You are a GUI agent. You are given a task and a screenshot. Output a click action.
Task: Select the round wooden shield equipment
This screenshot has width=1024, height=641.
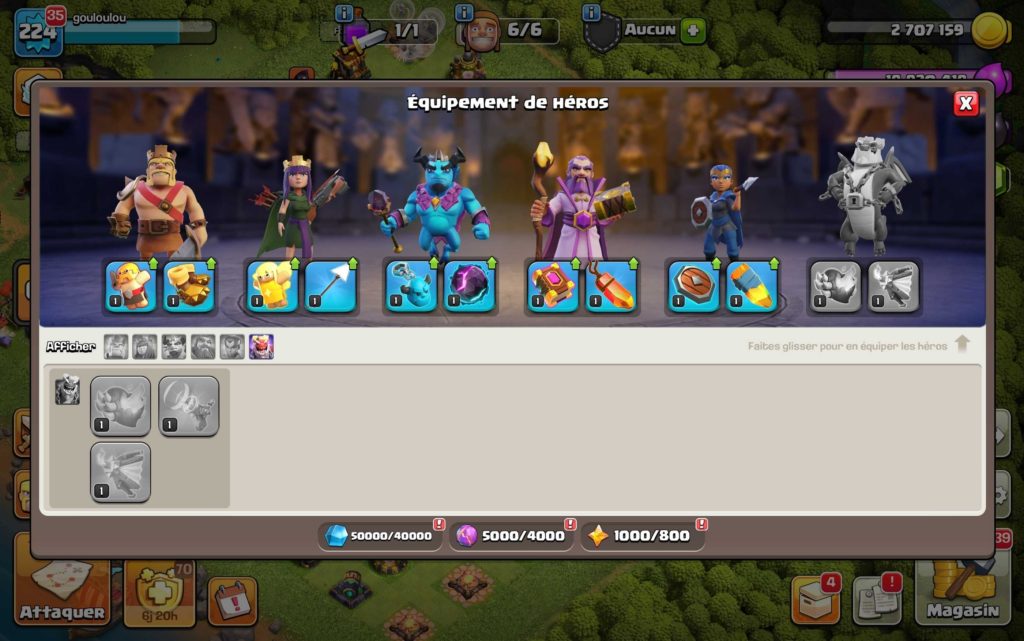pyautogui.click(x=693, y=286)
